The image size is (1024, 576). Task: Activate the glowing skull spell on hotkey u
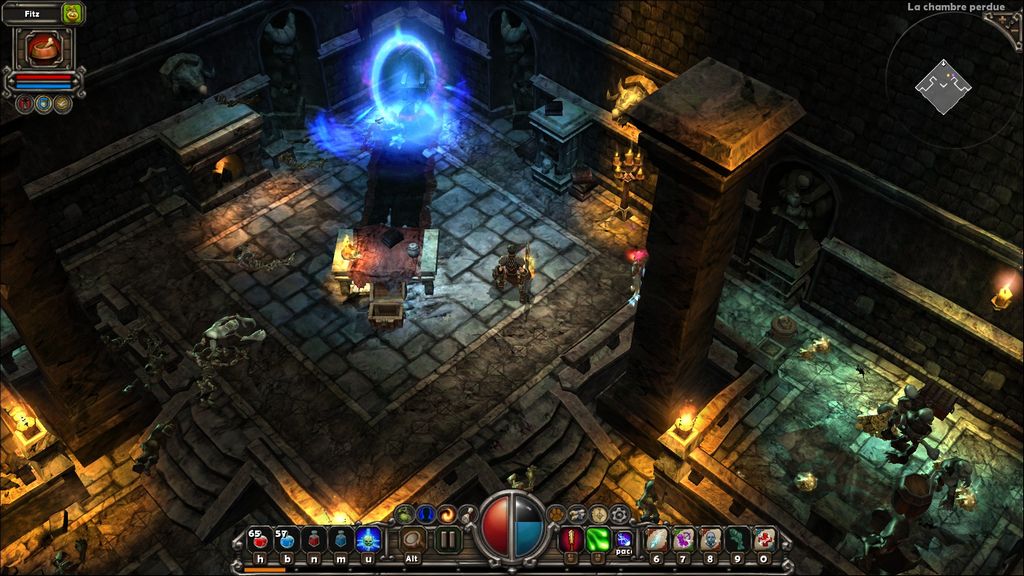tap(368, 541)
